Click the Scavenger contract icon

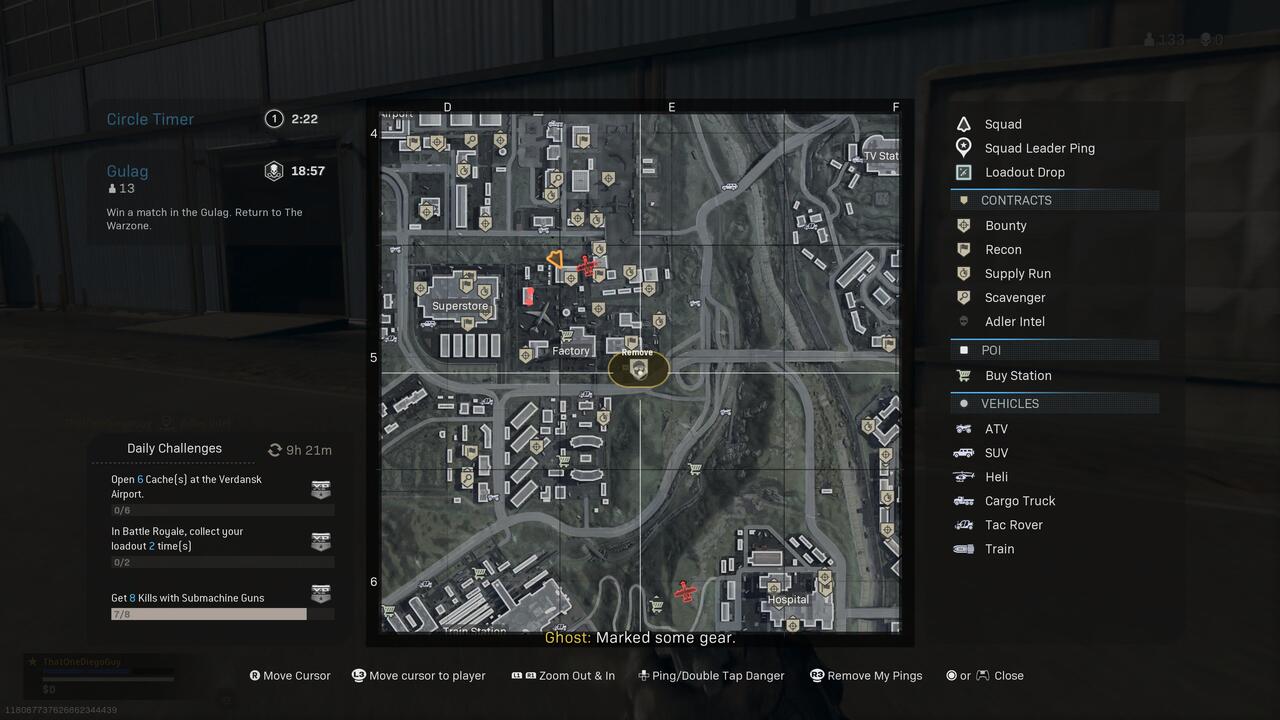tap(963, 297)
